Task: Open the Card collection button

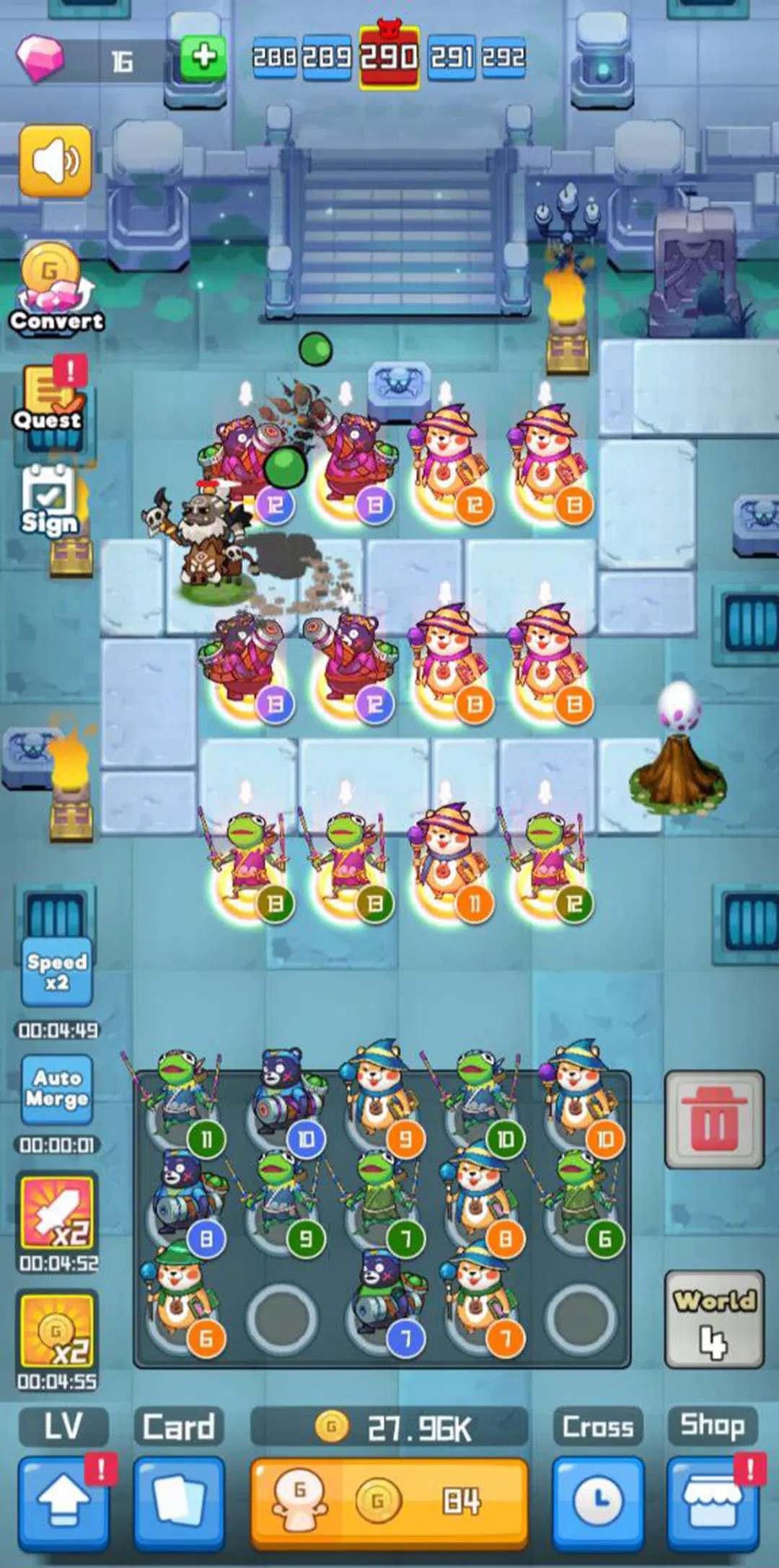Action: (x=179, y=1503)
